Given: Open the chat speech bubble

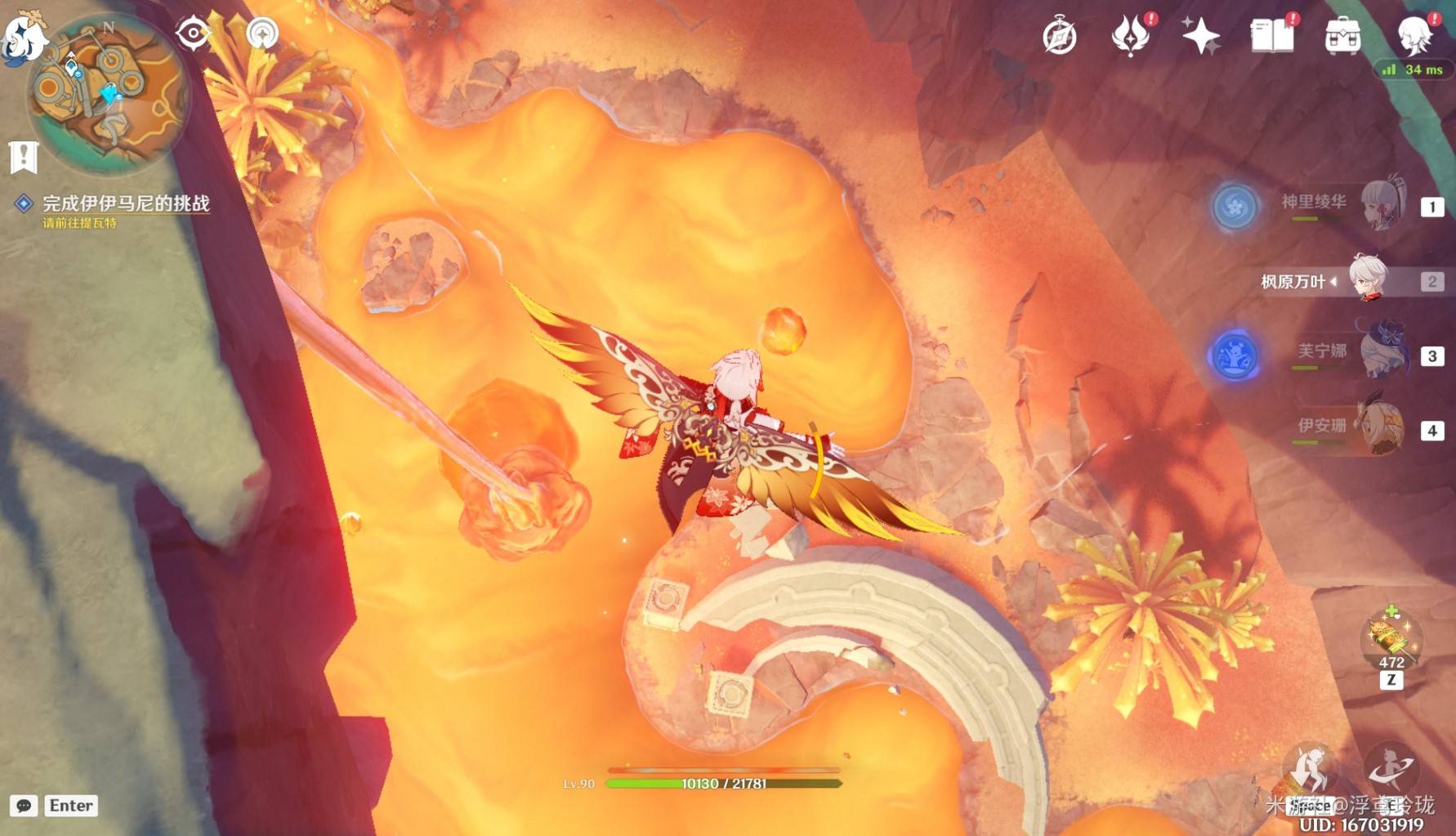Looking at the screenshot, I should pyautogui.click(x=24, y=806).
